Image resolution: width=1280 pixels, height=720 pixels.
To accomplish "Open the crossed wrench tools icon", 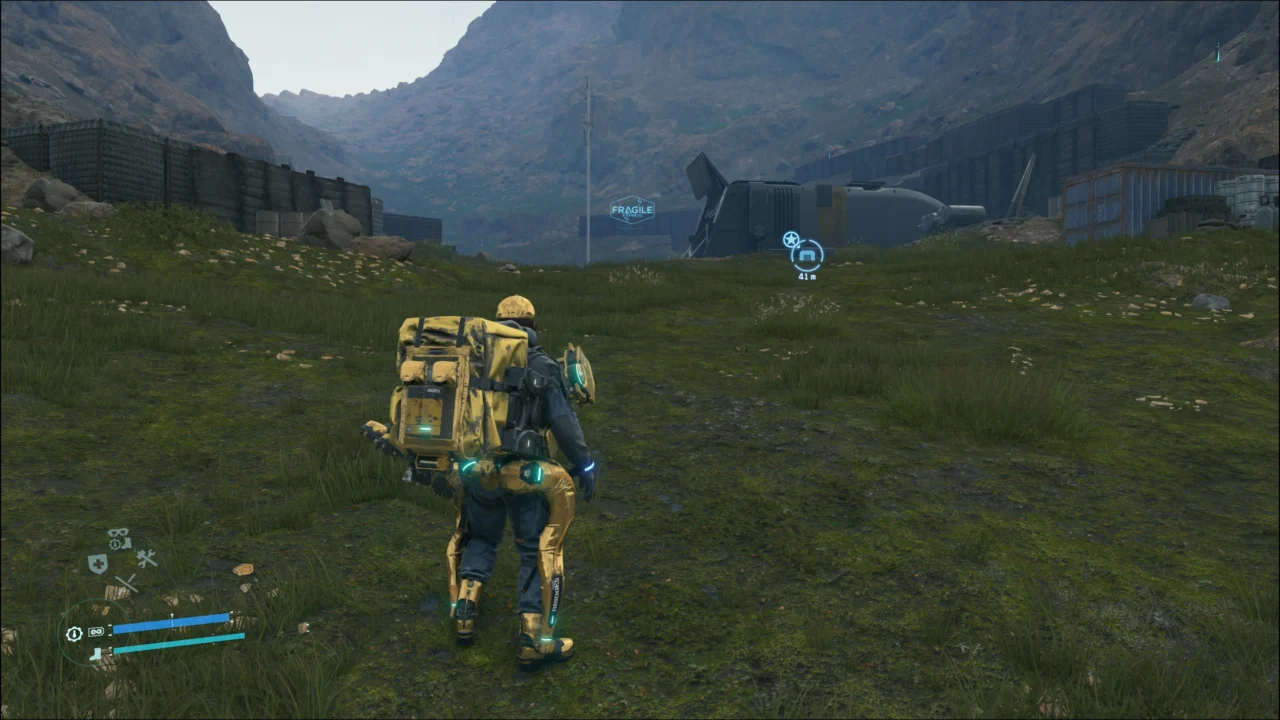I will 147,559.
